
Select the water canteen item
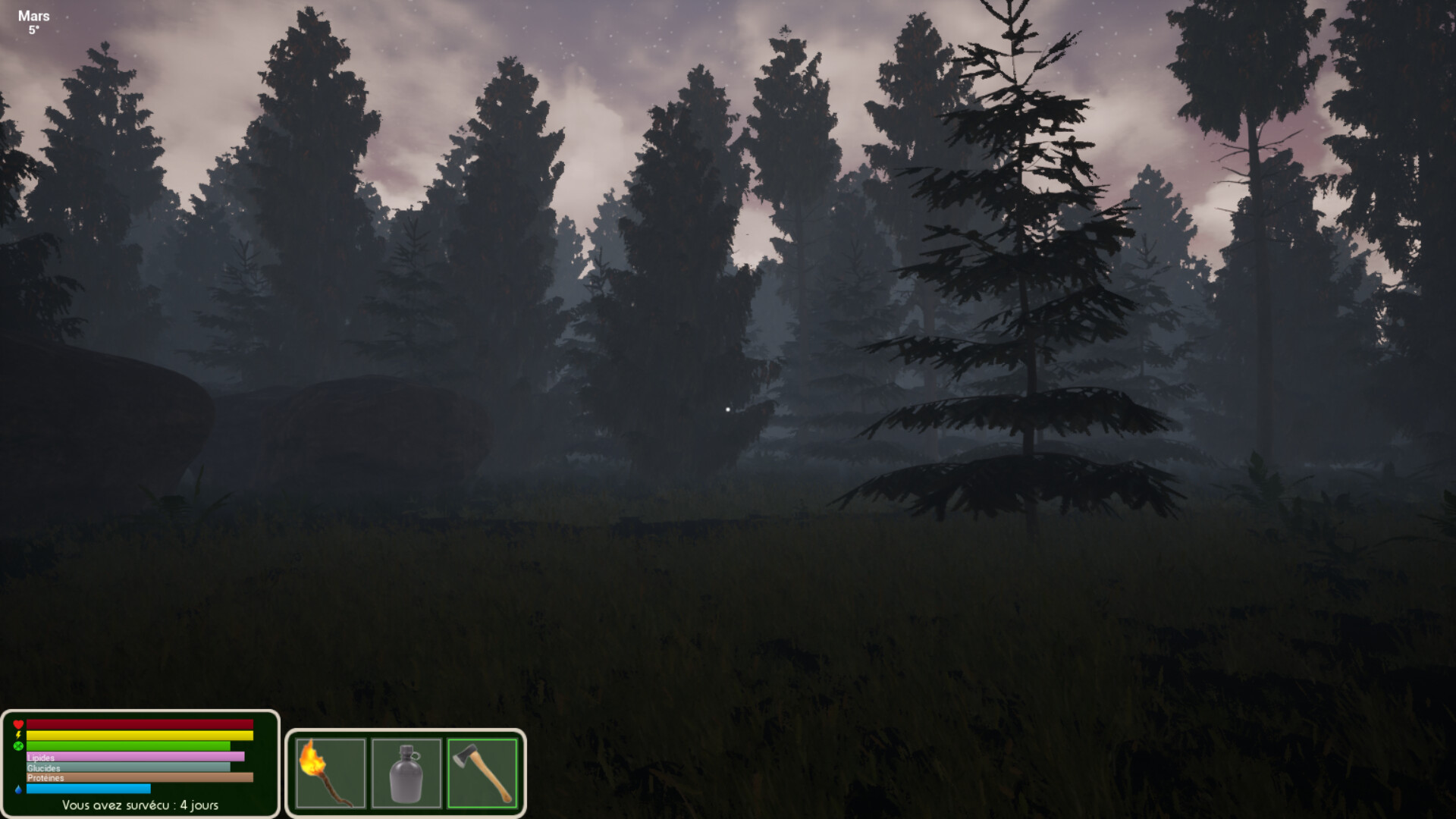coord(407,772)
